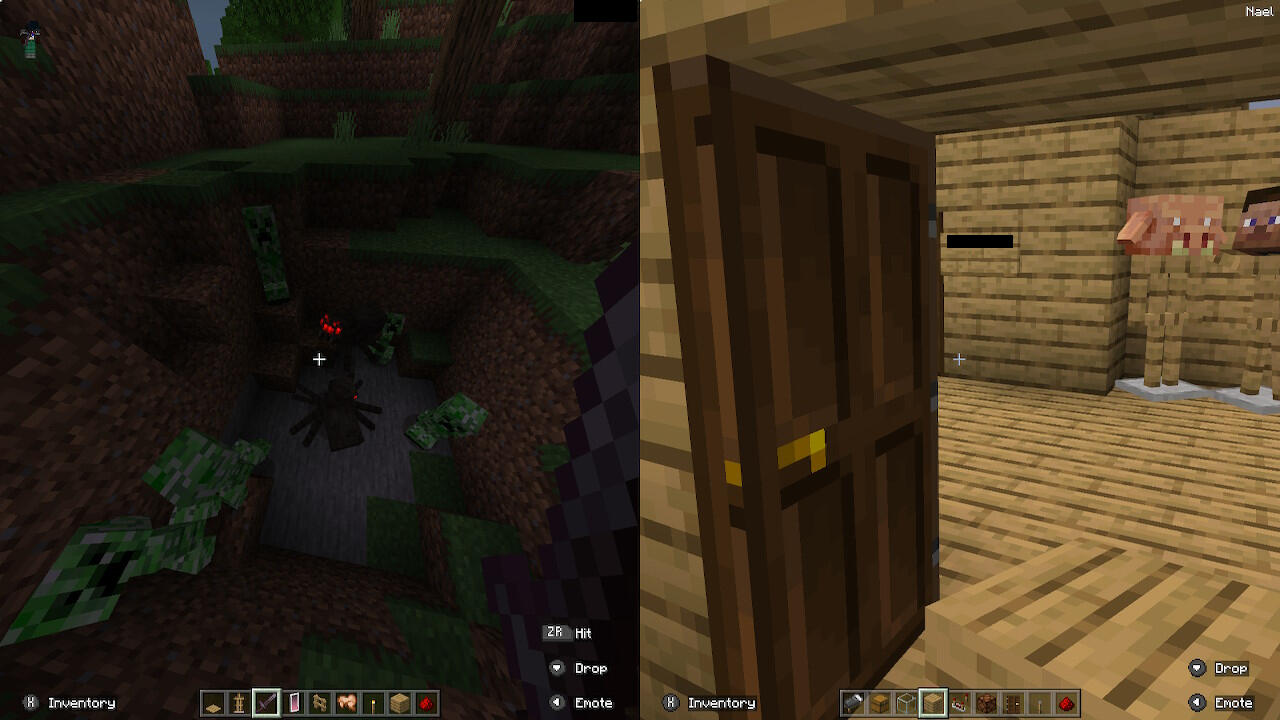Select the glass block in the right hotbar

coord(906,703)
